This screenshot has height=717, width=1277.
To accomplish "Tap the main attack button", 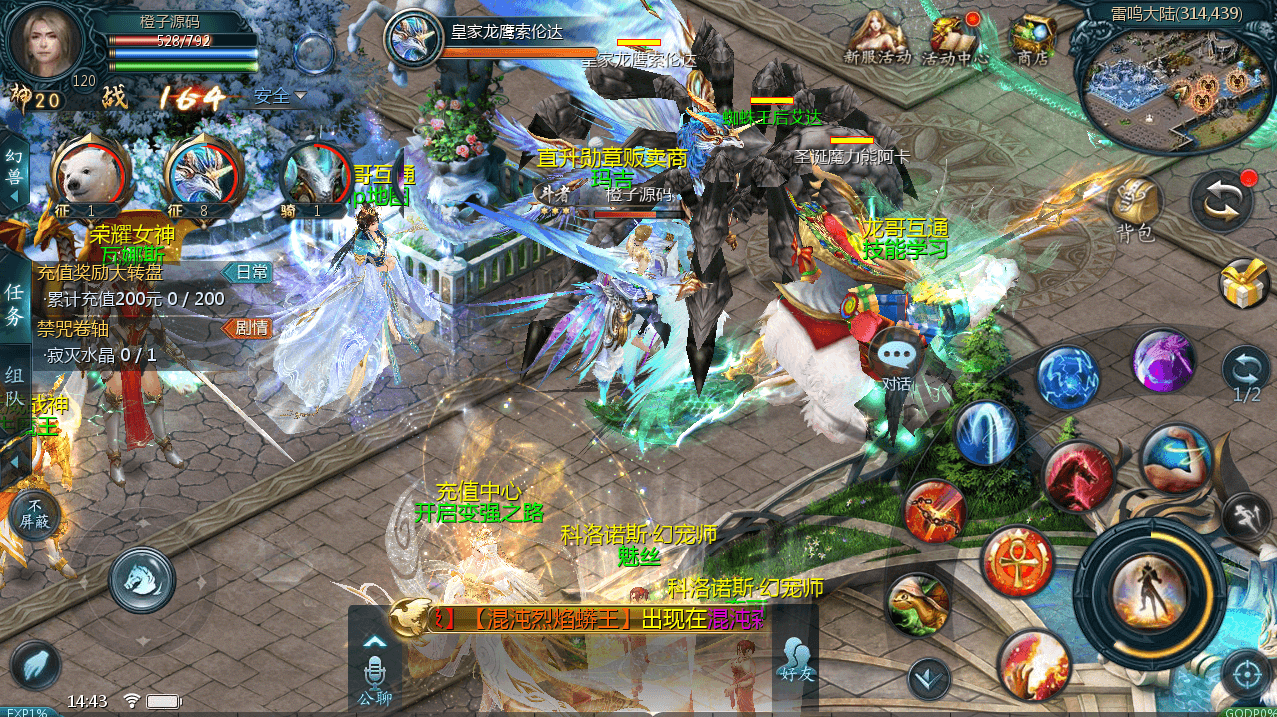I will (1155, 588).
